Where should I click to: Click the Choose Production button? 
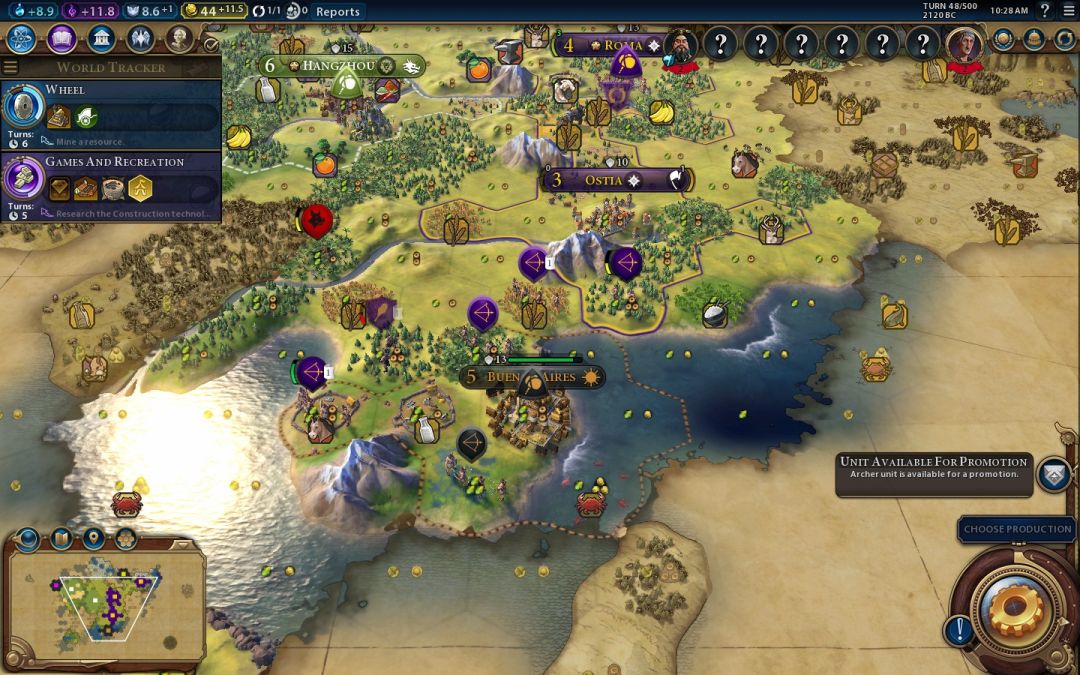point(1017,529)
